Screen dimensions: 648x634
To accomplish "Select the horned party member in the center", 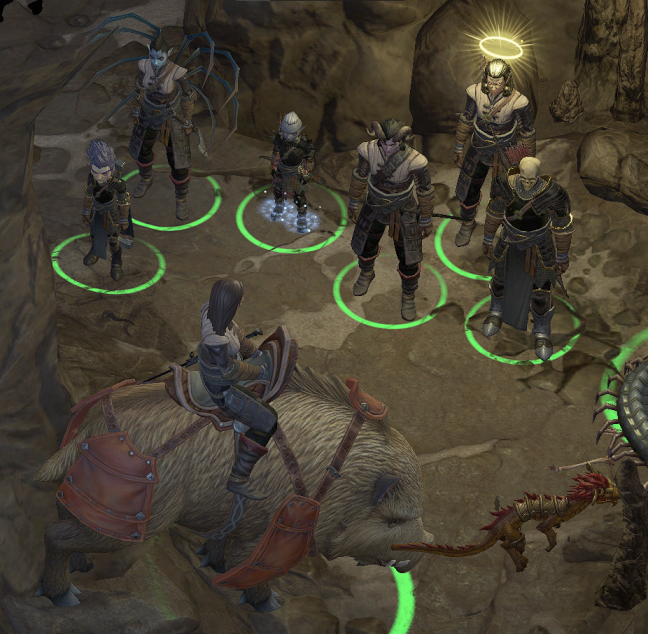I will click(x=387, y=210).
